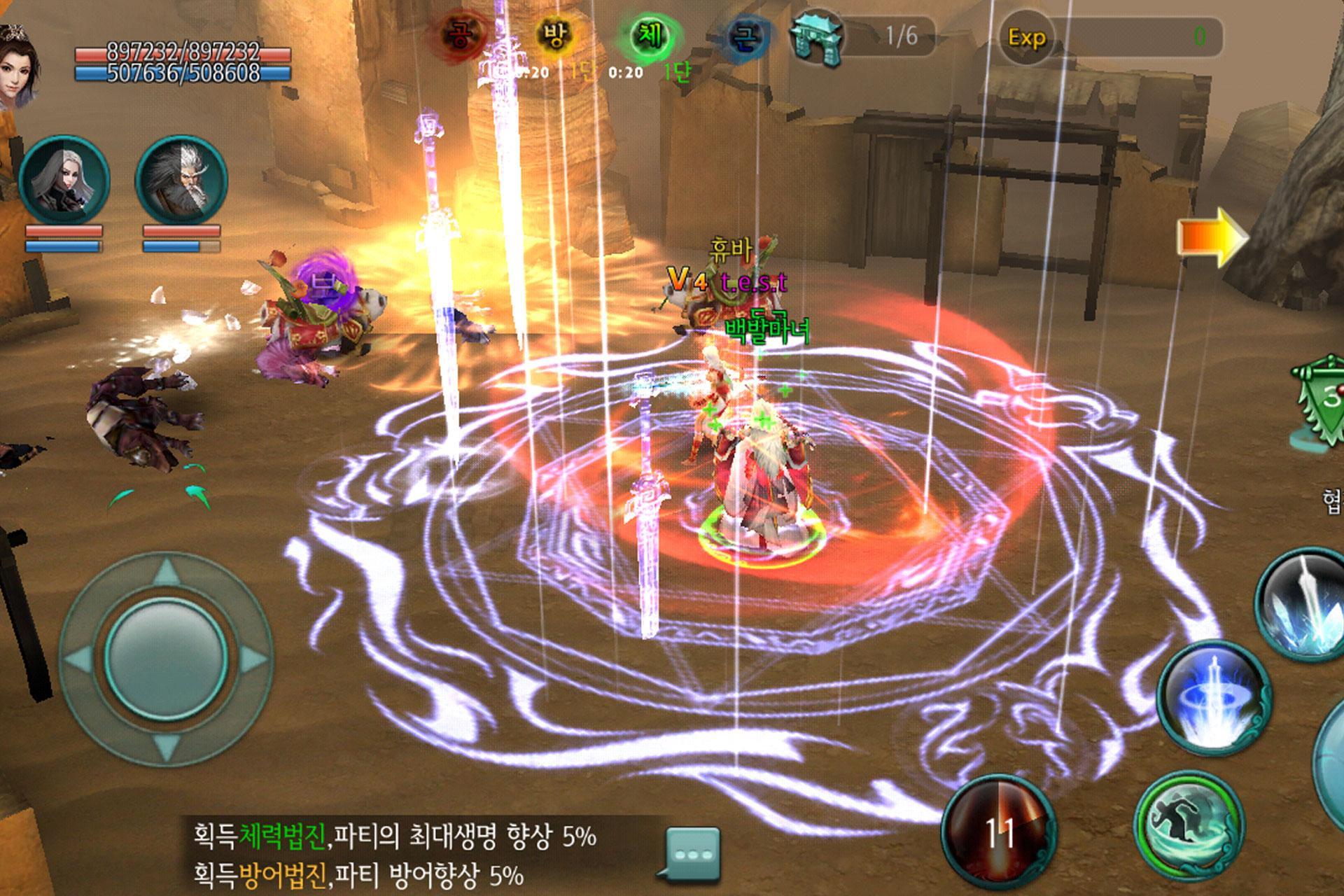Tap the 방 defense buff icon
This screenshot has height=896, width=1344.
(553, 31)
